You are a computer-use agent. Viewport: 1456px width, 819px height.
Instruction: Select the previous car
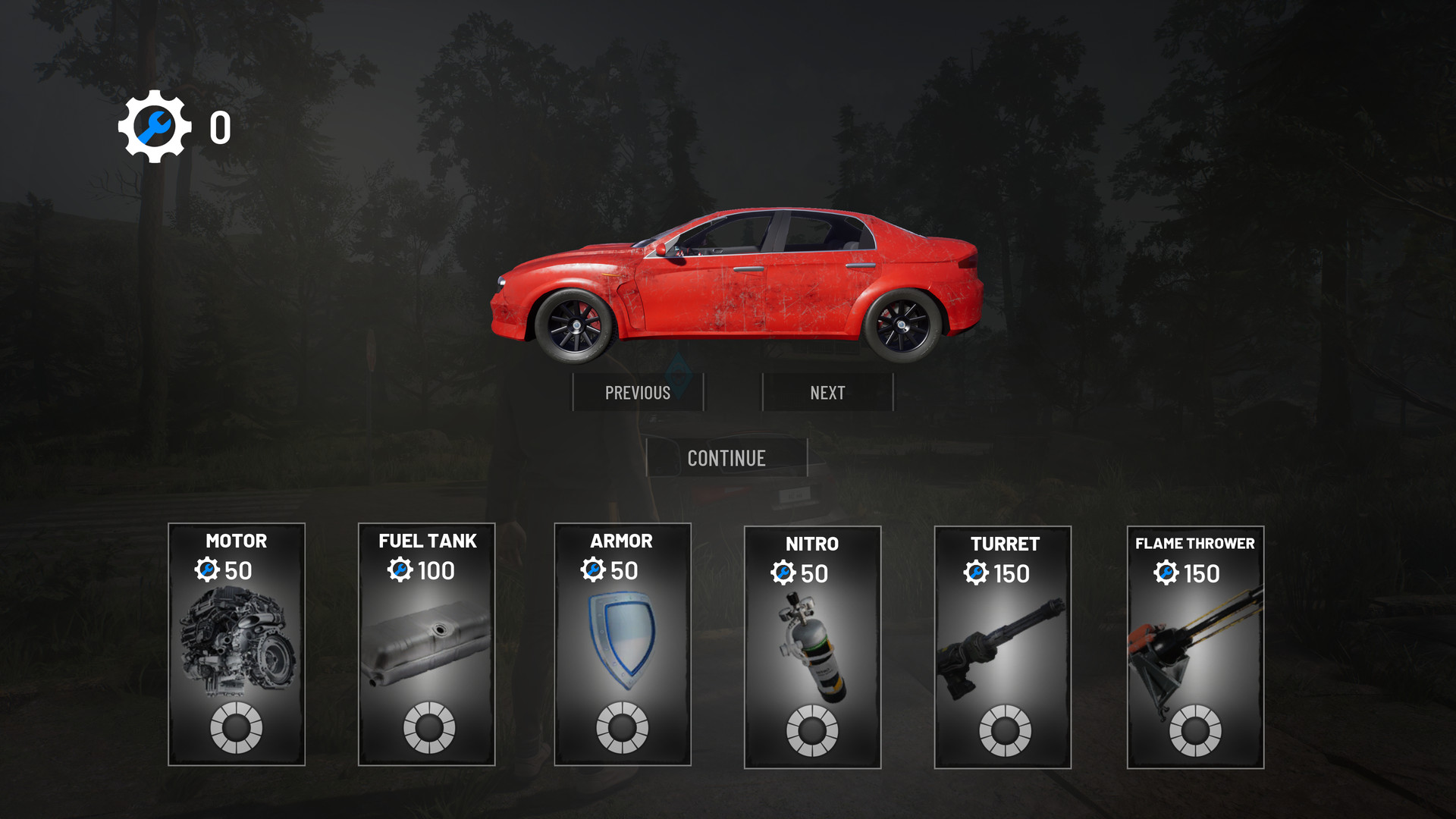638,392
